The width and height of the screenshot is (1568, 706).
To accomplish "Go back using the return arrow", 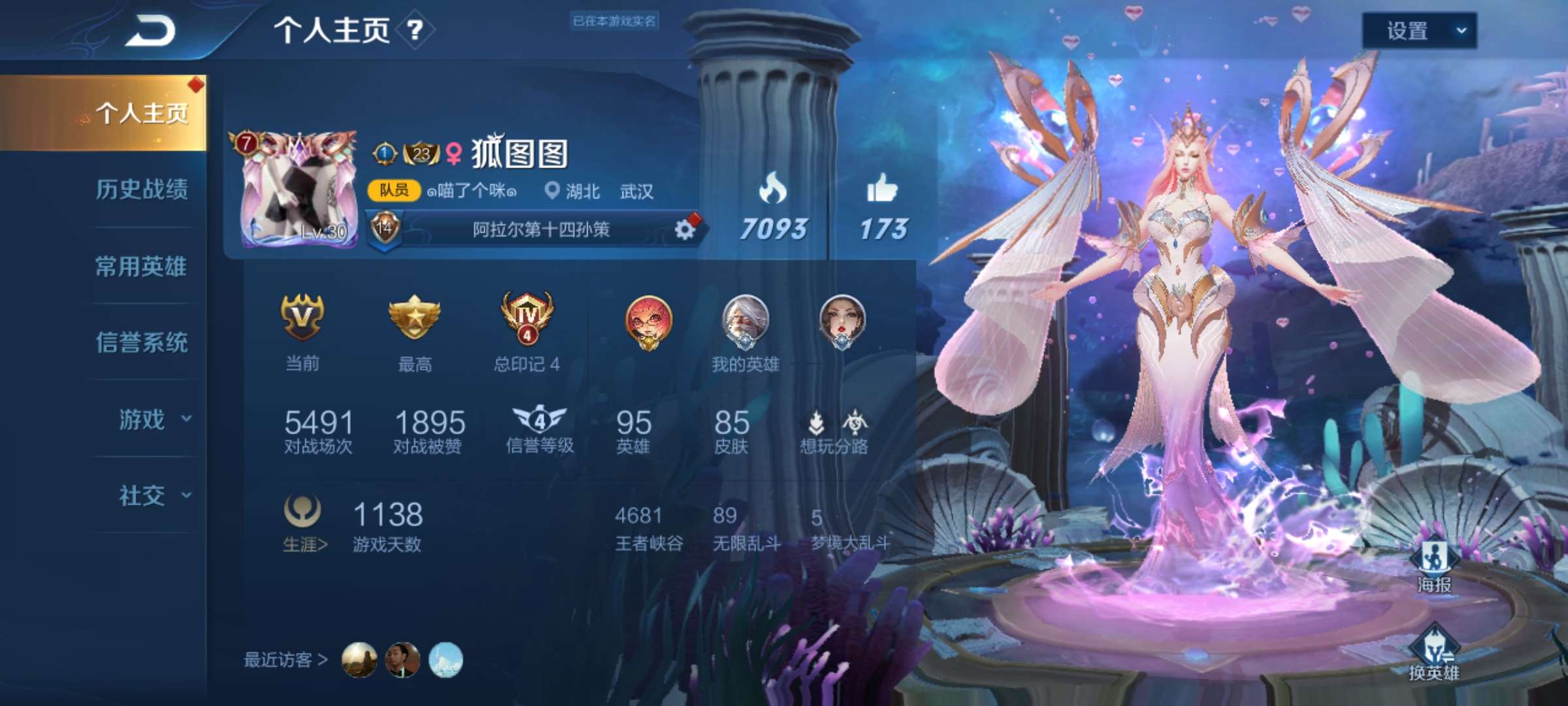I will click(x=150, y=31).
